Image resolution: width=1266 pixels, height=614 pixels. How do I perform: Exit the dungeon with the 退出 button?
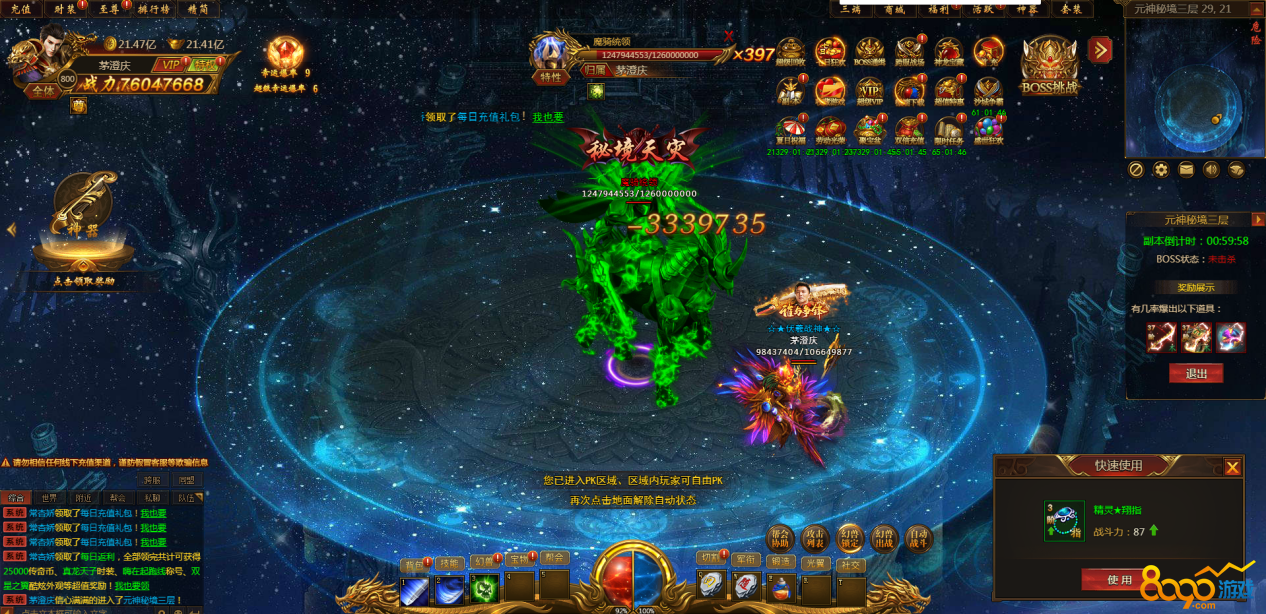click(1195, 373)
